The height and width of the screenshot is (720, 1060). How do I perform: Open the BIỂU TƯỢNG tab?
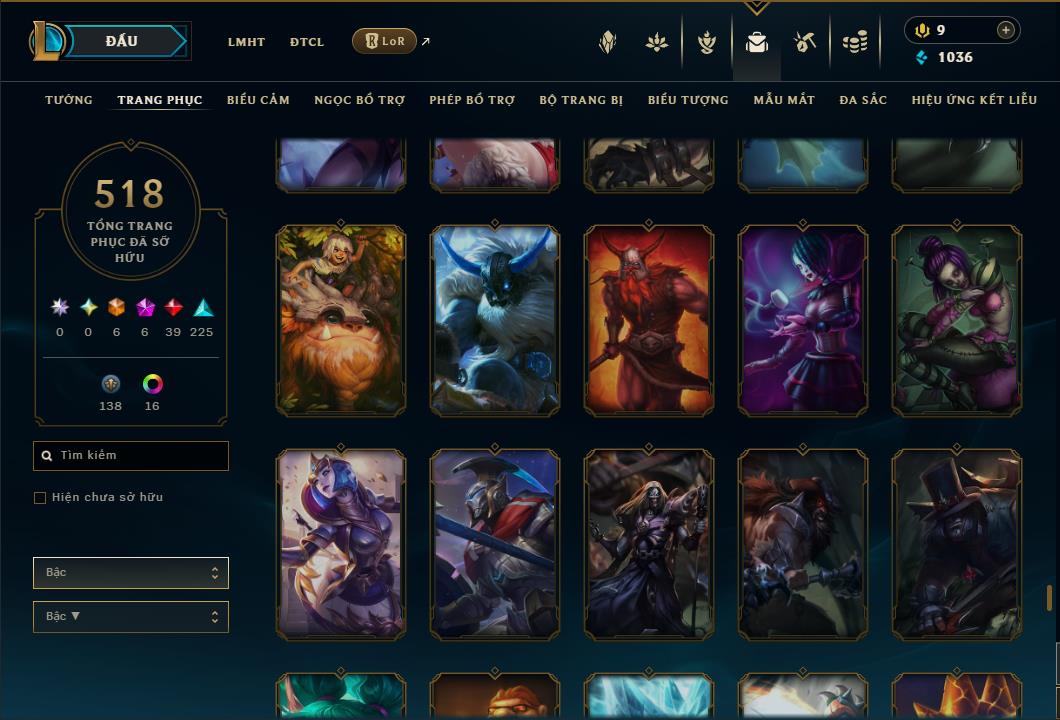click(688, 100)
